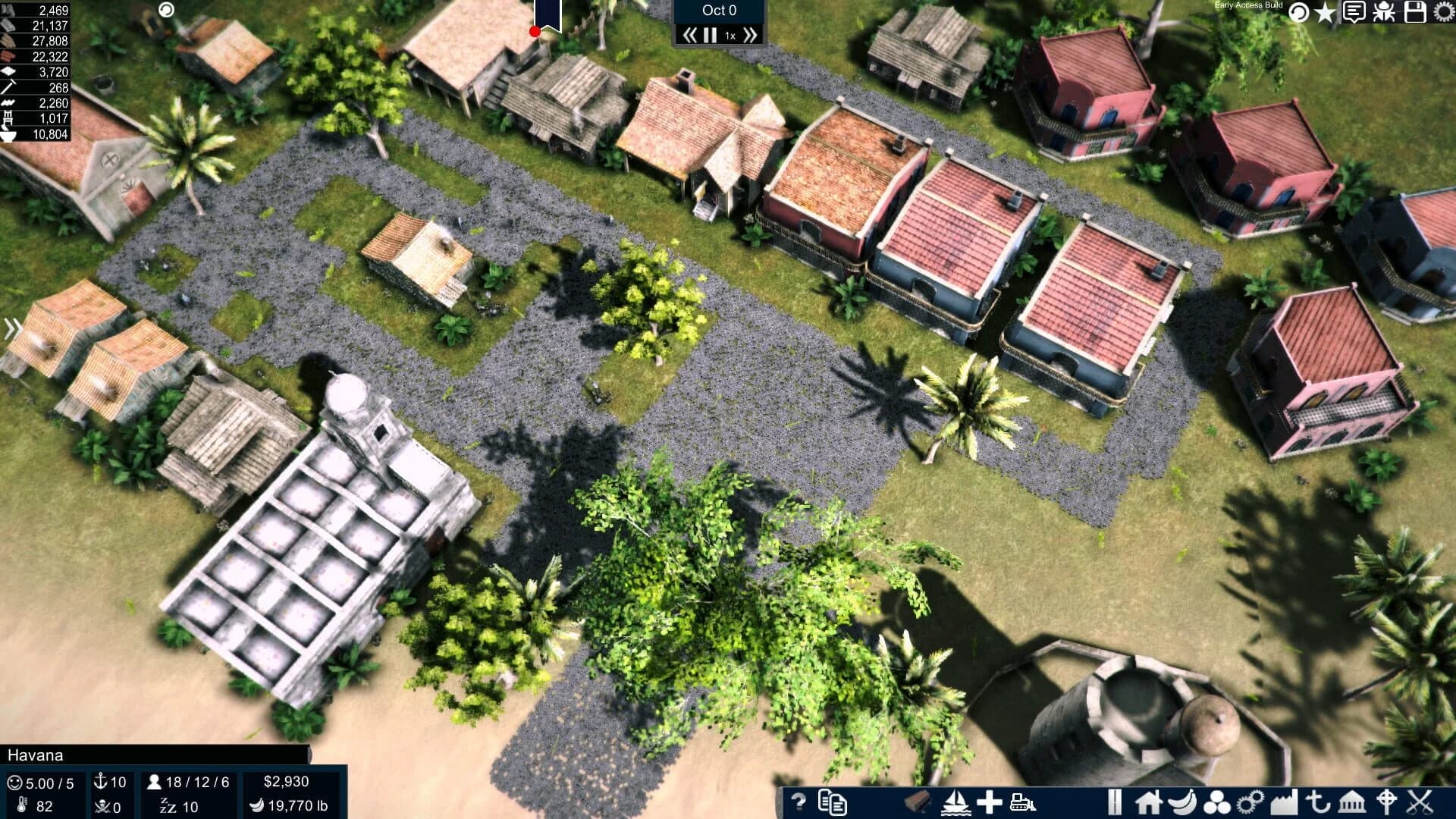Open the shipyard sailboat icon
The width and height of the screenshot is (1456, 819).
[955, 802]
